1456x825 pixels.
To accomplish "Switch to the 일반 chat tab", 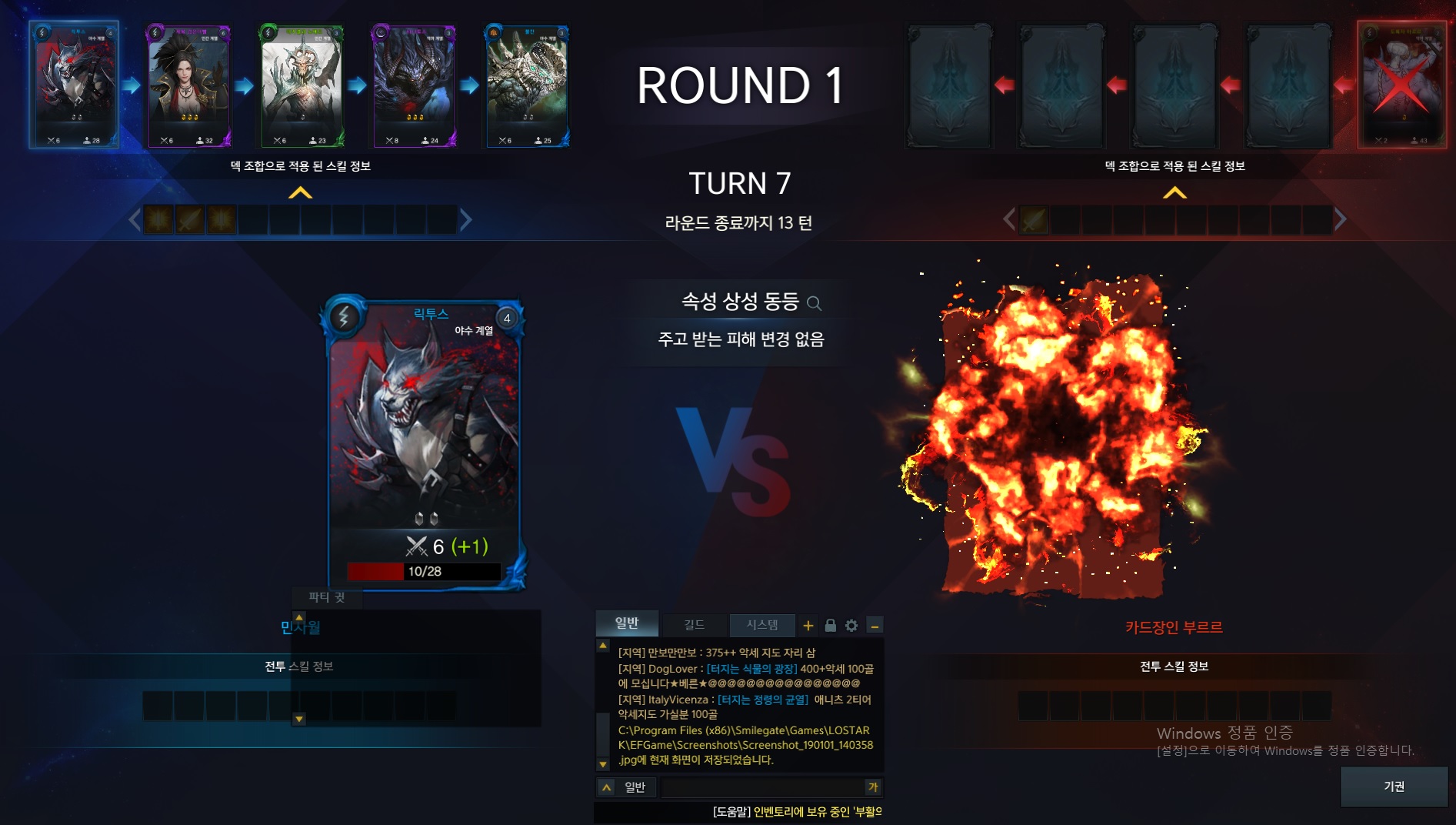I will (627, 623).
